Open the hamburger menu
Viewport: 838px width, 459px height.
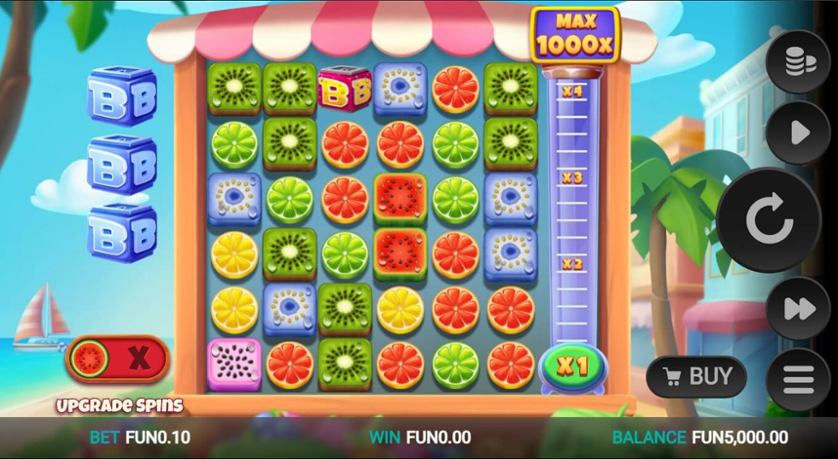[798, 380]
